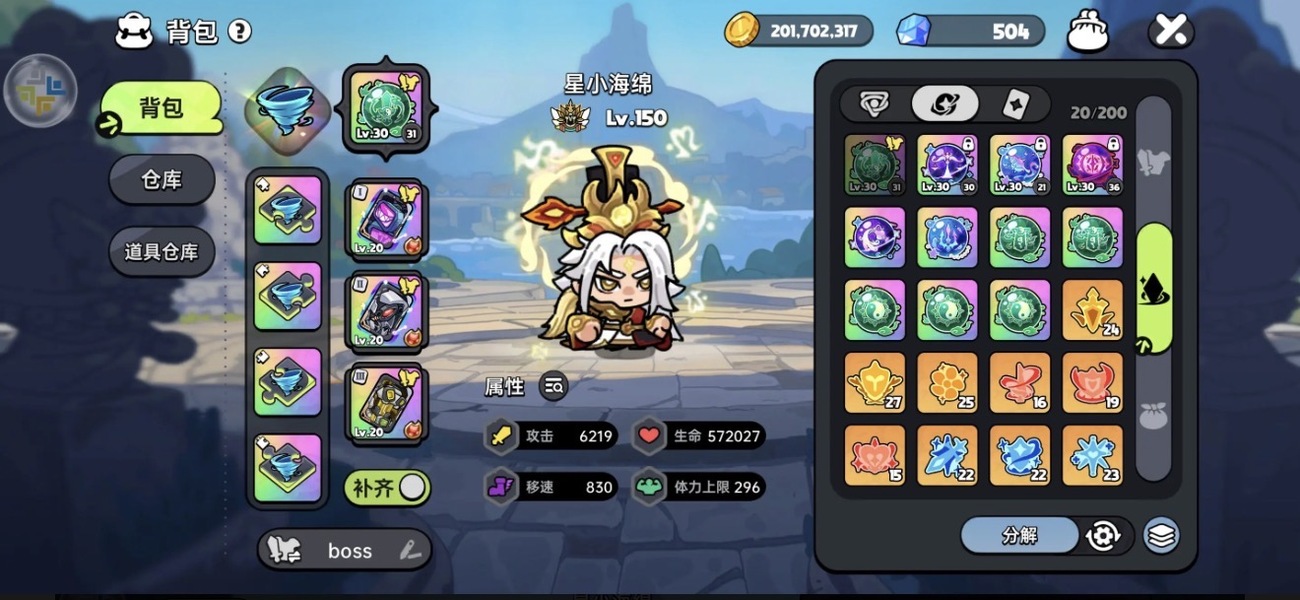Close the backpack screen
This screenshot has height=600, width=1300.
click(1170, 31)
